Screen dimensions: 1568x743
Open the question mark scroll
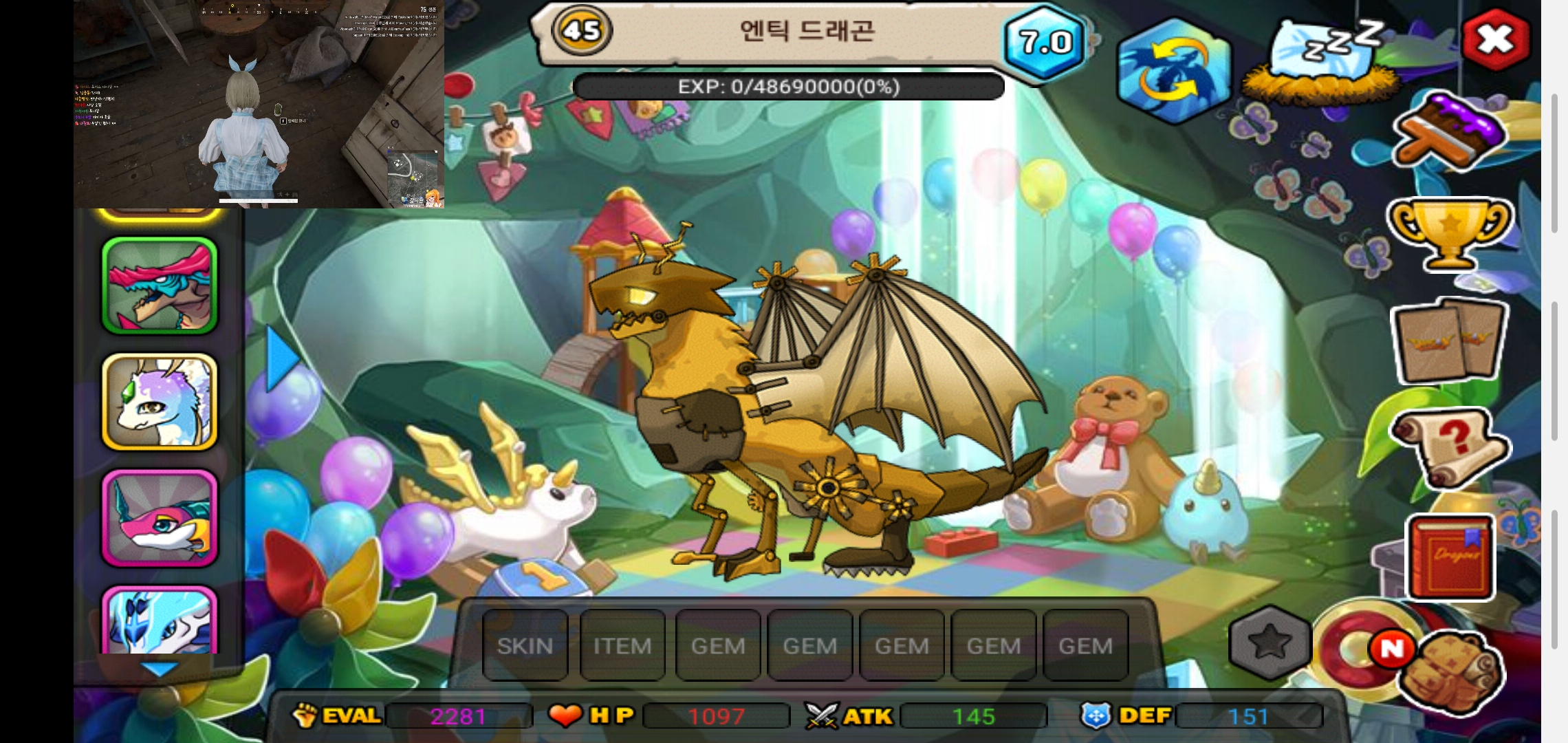pyautogui.click(x=1450, y=447)
